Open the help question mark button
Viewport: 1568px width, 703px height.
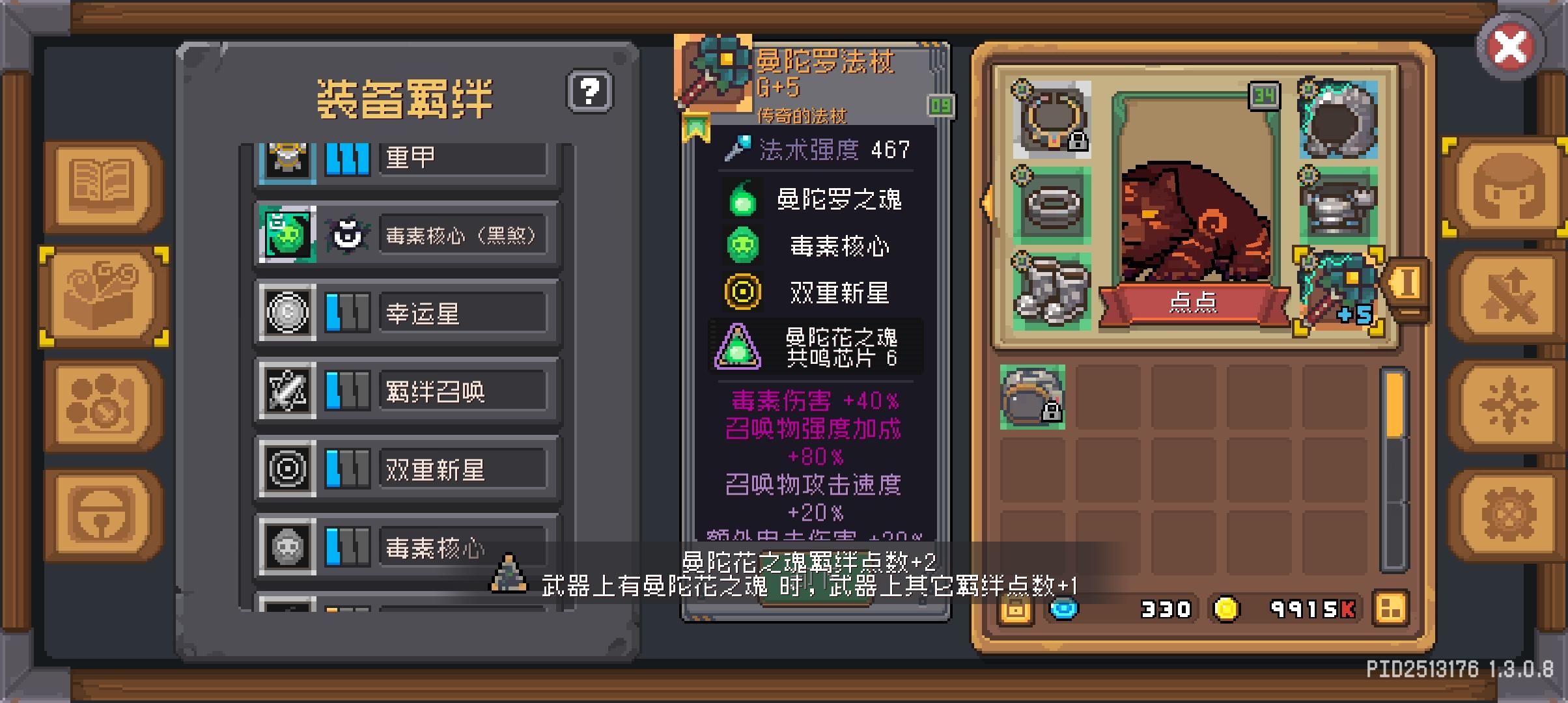588,91
